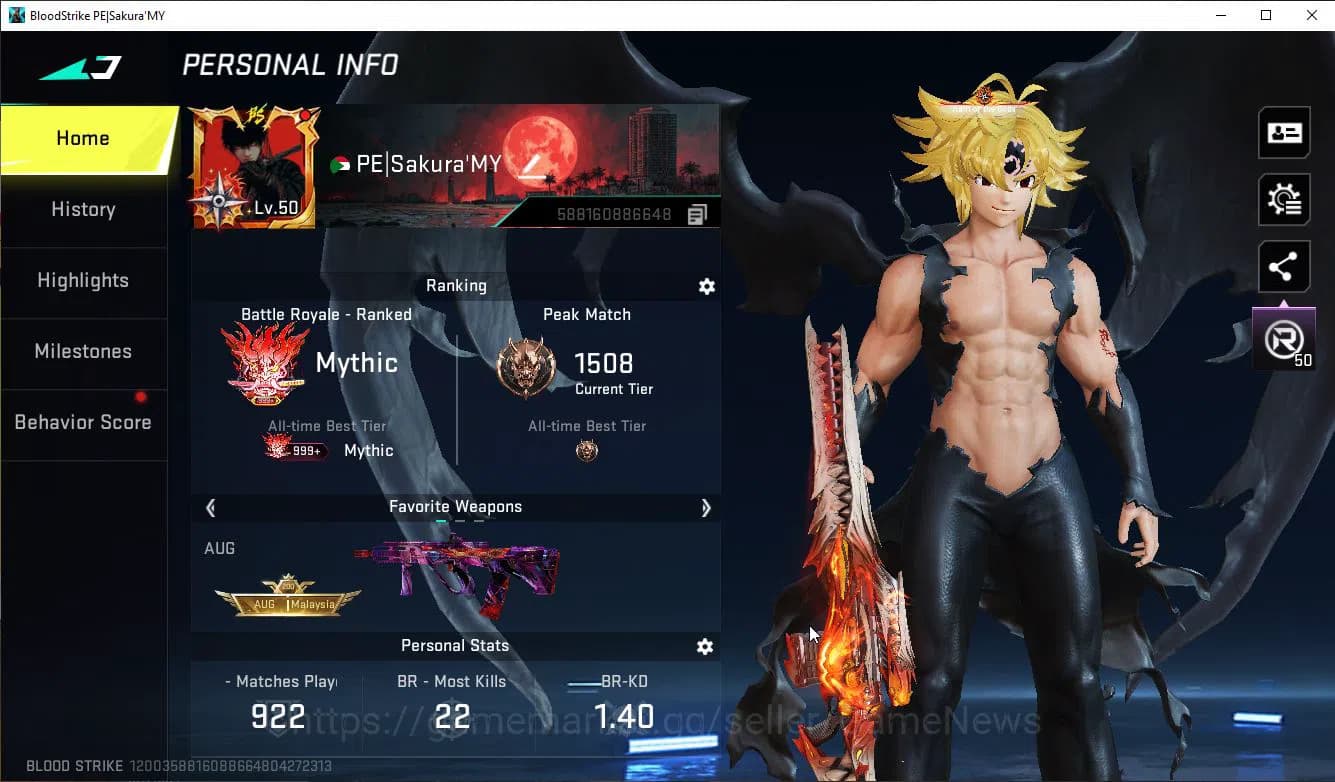Open the Highlights section
The height and width of the screenshot is (782, 1335).
tap(83, 281)
